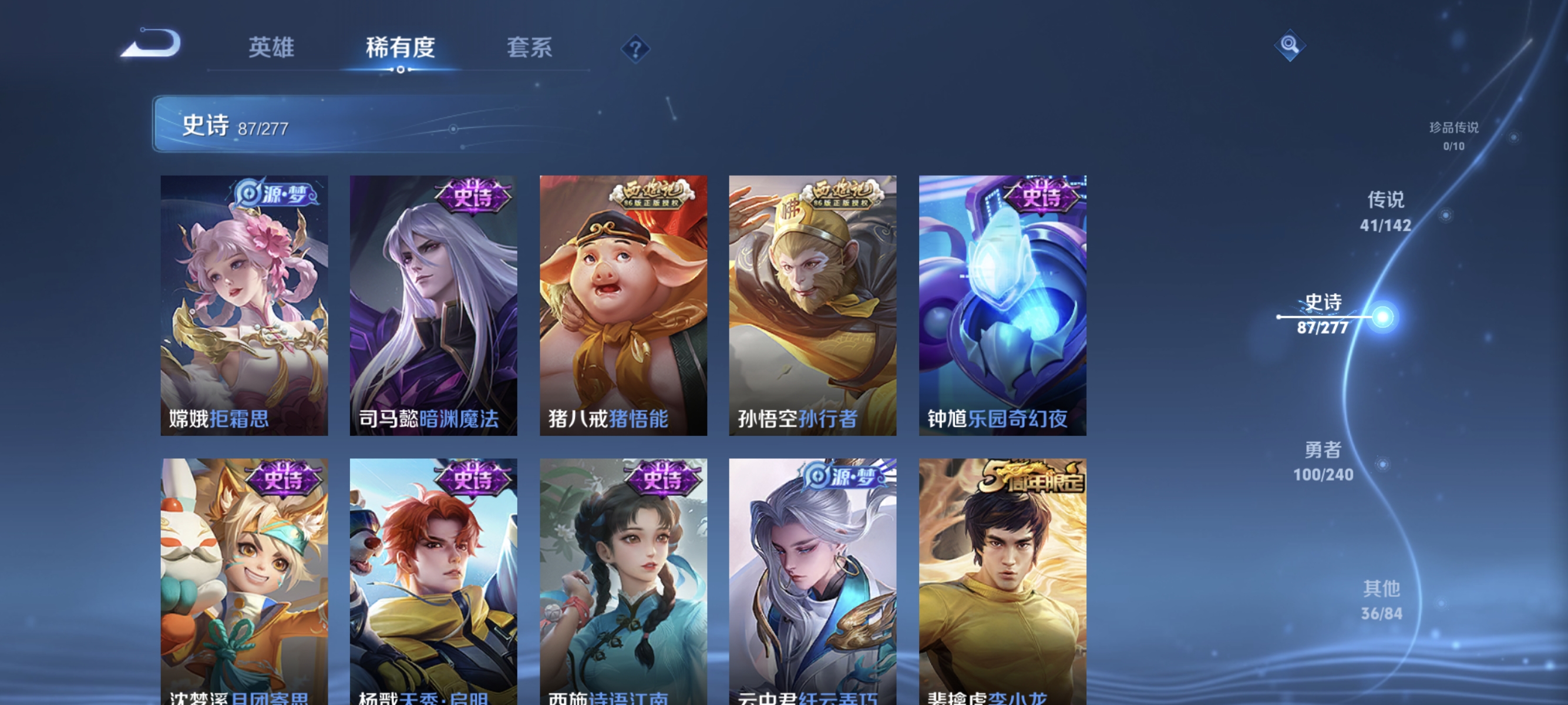Switch to the 英雄 tab
This screenshot has width=1568, height=705.
271,49
